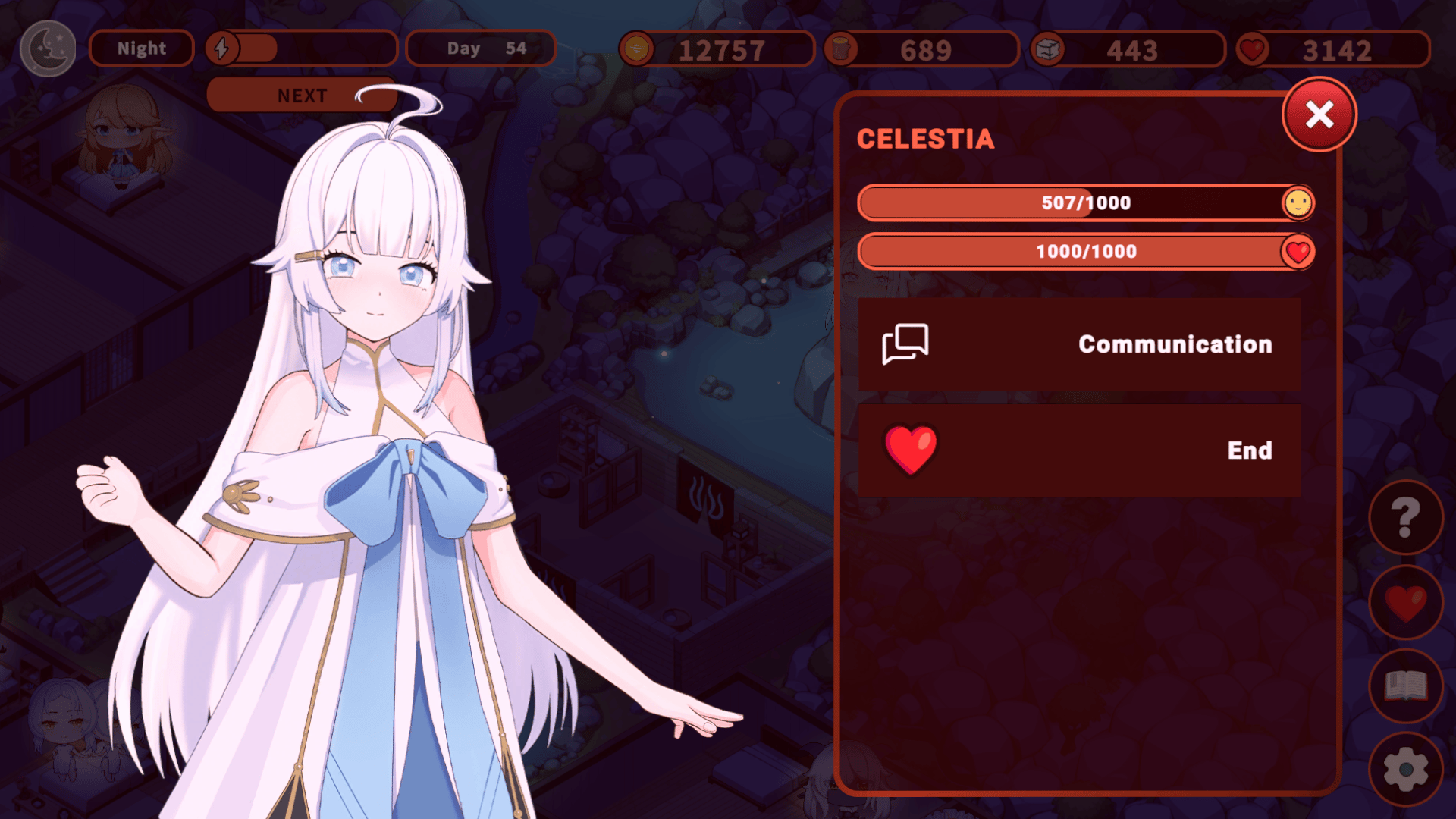
Task: Open the gear settings menu
Action: pos(1405,770)
